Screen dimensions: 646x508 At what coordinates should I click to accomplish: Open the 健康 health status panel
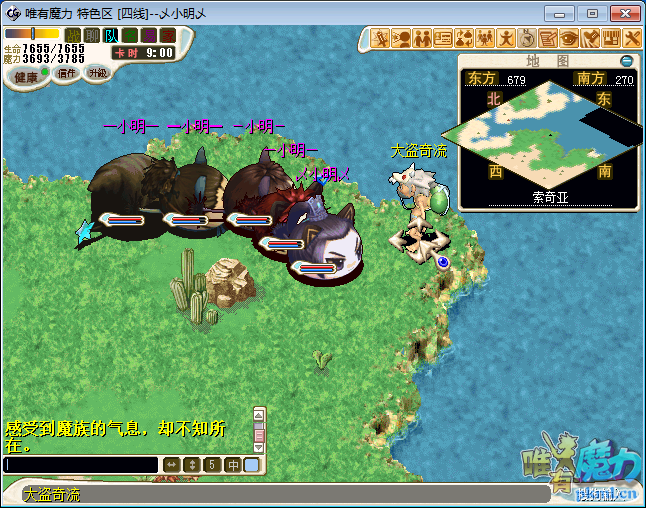26,76
